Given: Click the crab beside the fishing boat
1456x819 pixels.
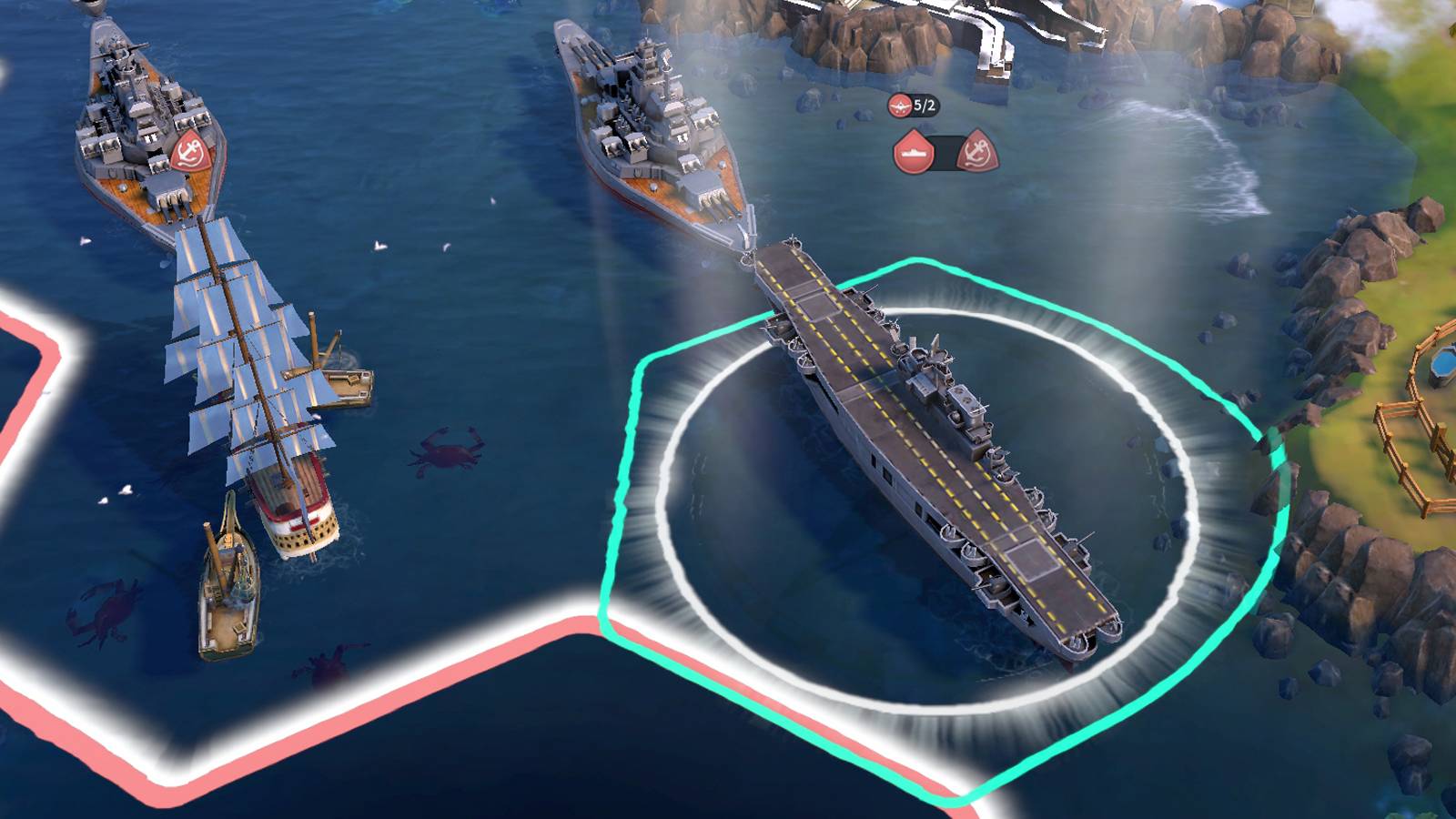Looking at the screenshot, I should coord(323,664).
